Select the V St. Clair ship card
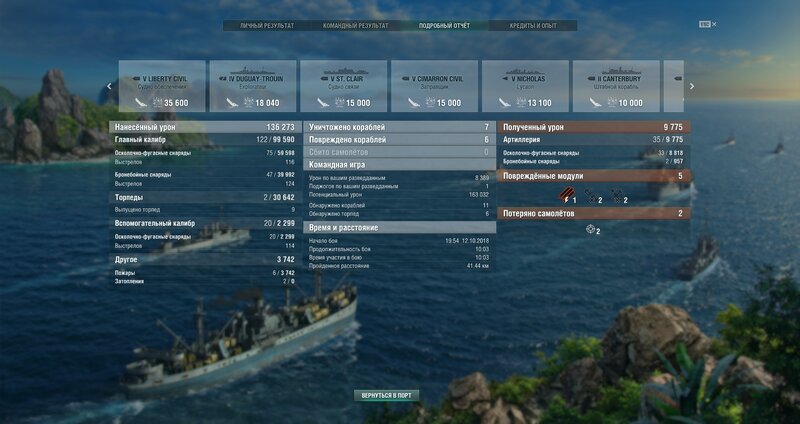The height and width of the screenshot is (424, 800). pyautogui.click(x=344, y=86)
